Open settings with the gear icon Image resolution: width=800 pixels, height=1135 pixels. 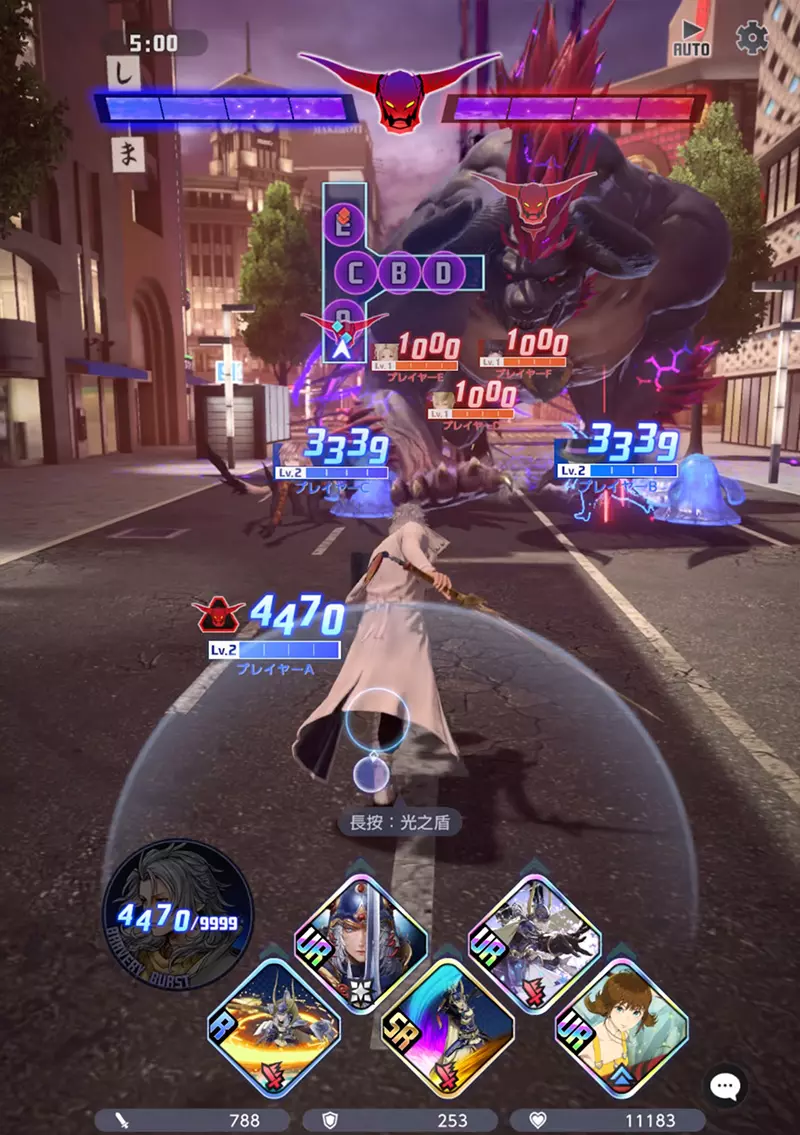[x=751, y=38]
